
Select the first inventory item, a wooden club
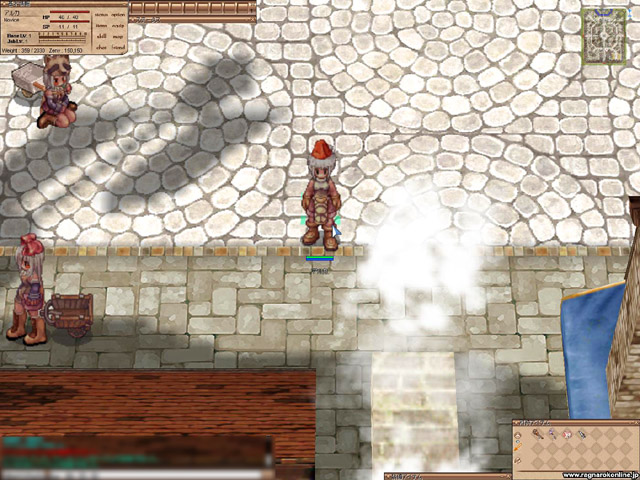pos(537,435)
